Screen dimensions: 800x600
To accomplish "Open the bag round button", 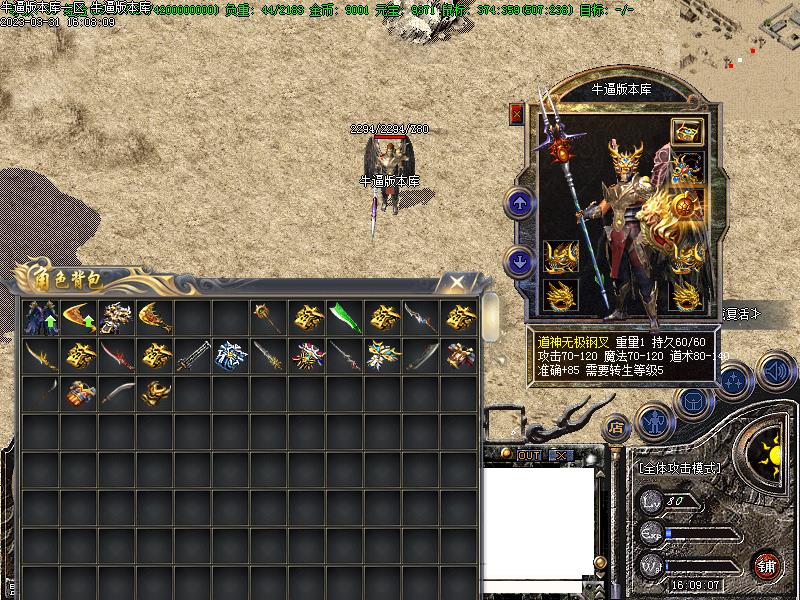I will point(691,402).
